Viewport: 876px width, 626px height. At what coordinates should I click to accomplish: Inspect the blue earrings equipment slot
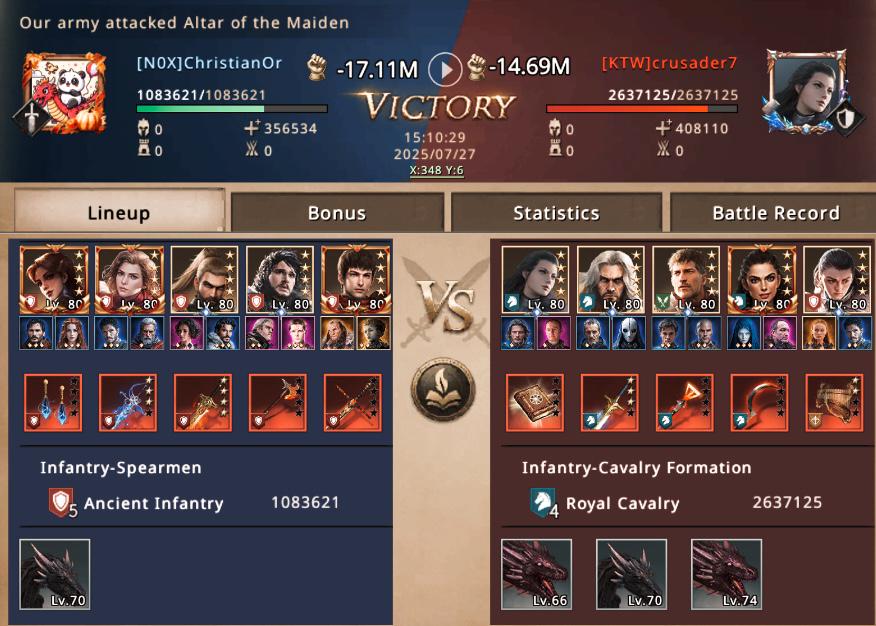[53, 402]
